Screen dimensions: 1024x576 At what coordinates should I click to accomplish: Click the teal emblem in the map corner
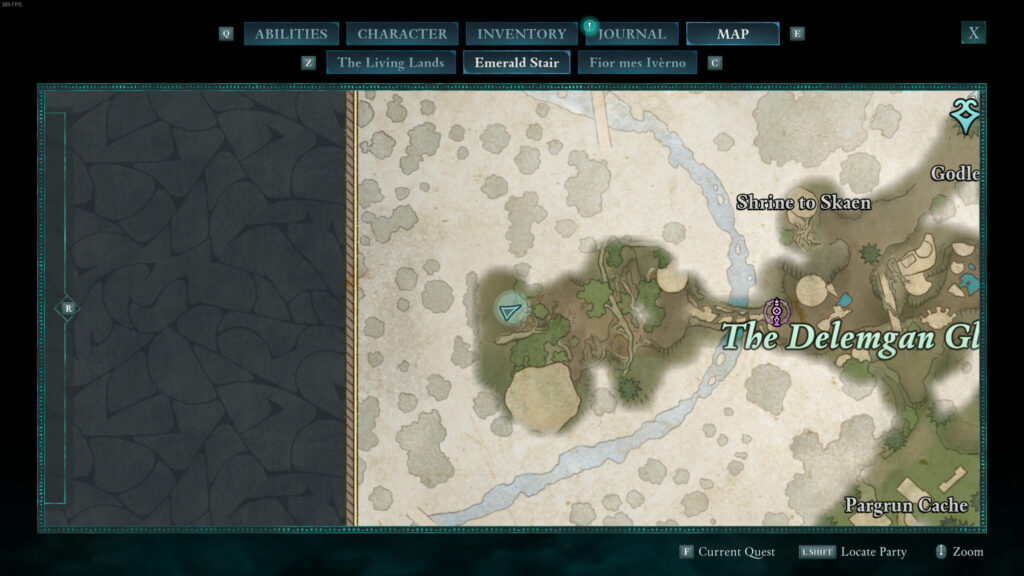pyautogui.click(x=964, y=116)
